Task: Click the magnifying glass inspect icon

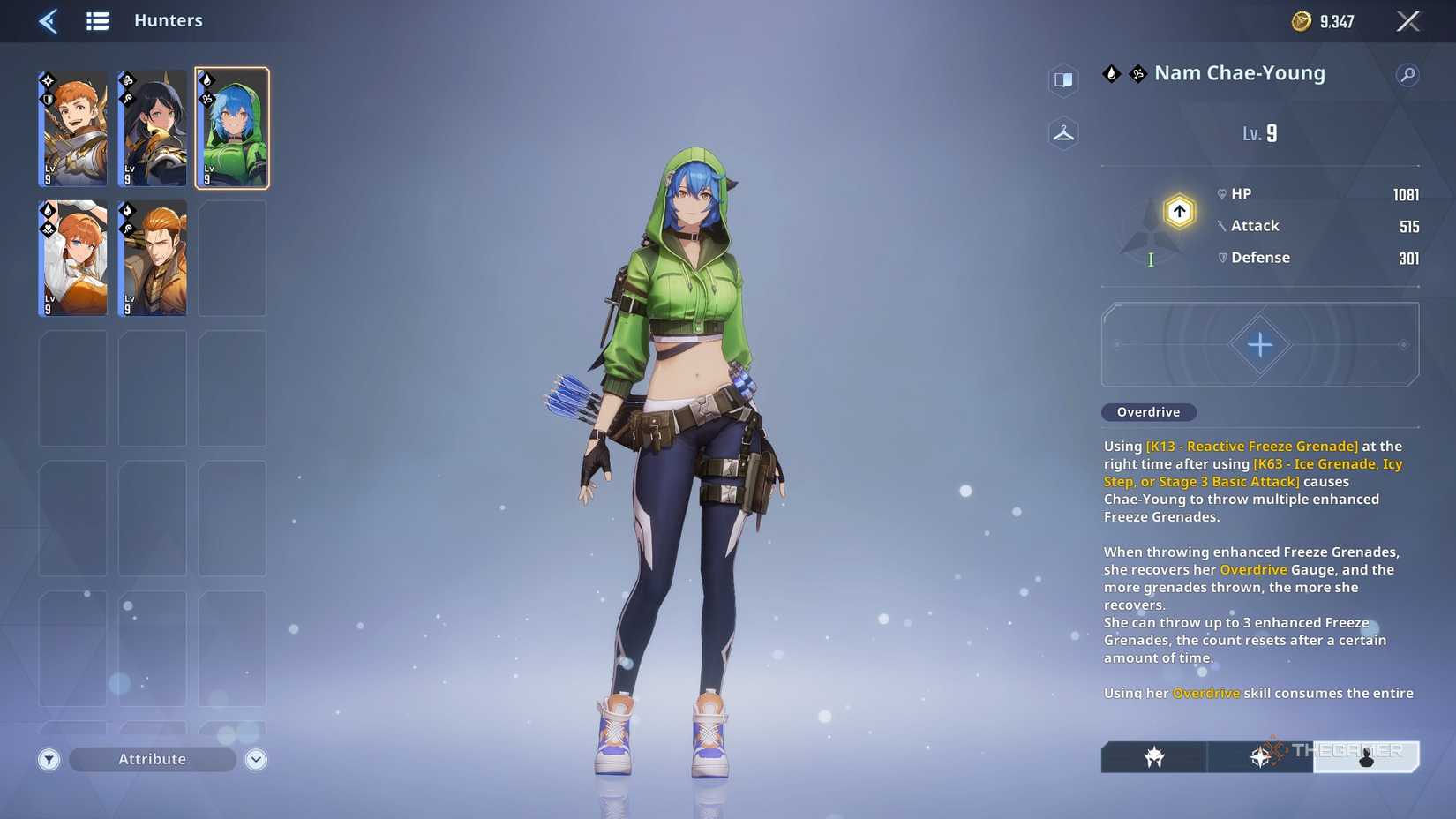Action: [1408, 74]
